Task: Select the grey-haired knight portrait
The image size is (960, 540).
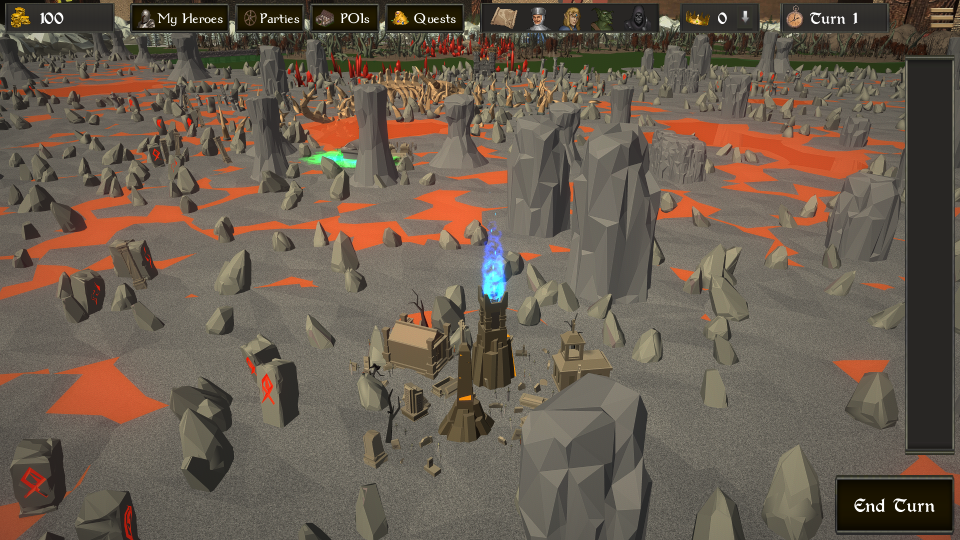Action: 538,18
